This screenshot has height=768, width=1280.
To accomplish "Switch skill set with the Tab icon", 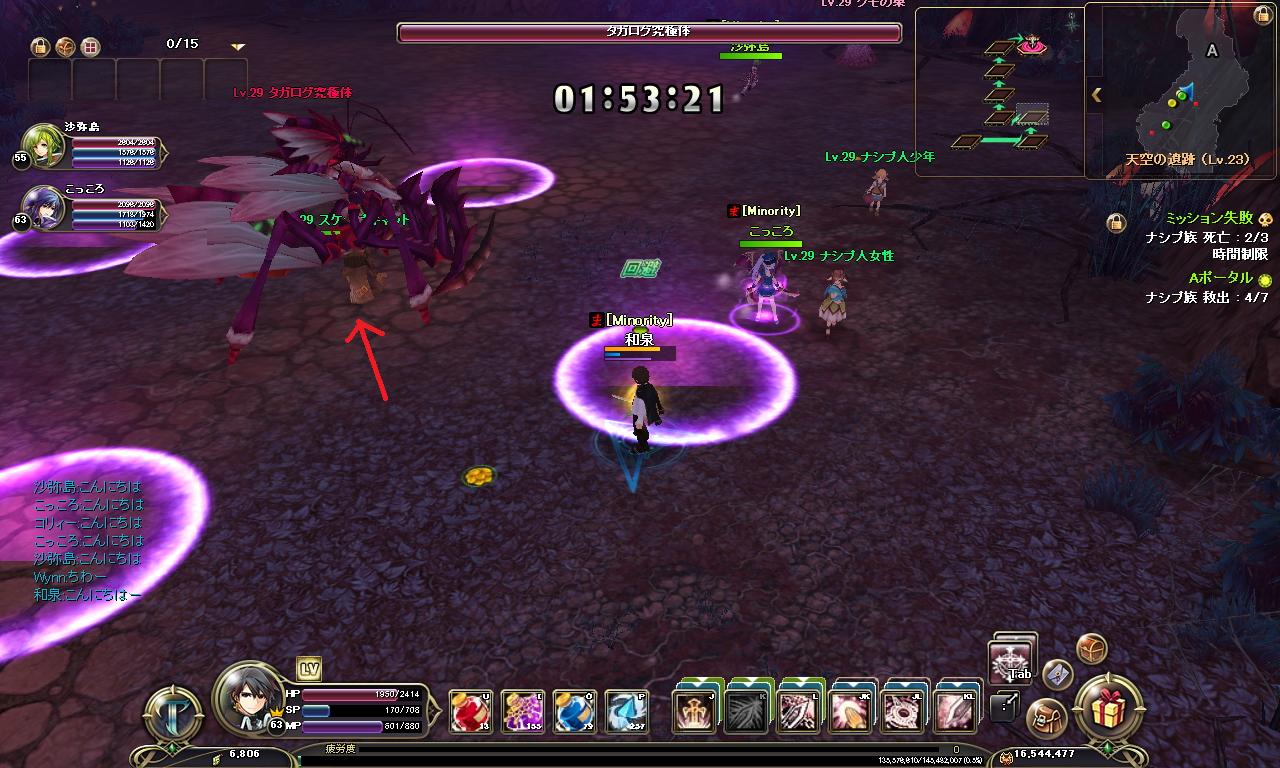I will click(x=1010, y=662).
